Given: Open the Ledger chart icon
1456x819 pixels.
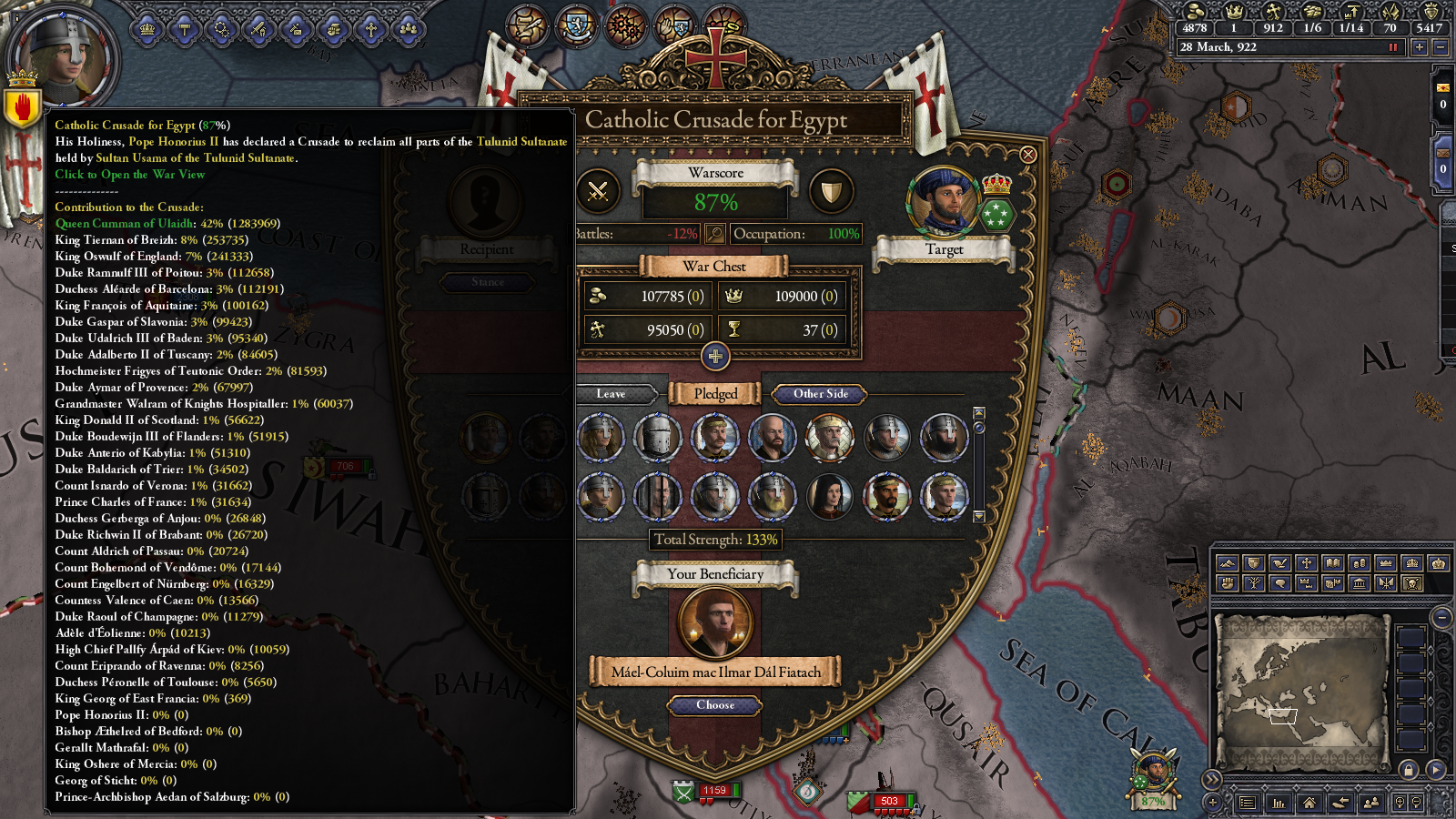Looking at the screenshot, I should point(1279,803).
